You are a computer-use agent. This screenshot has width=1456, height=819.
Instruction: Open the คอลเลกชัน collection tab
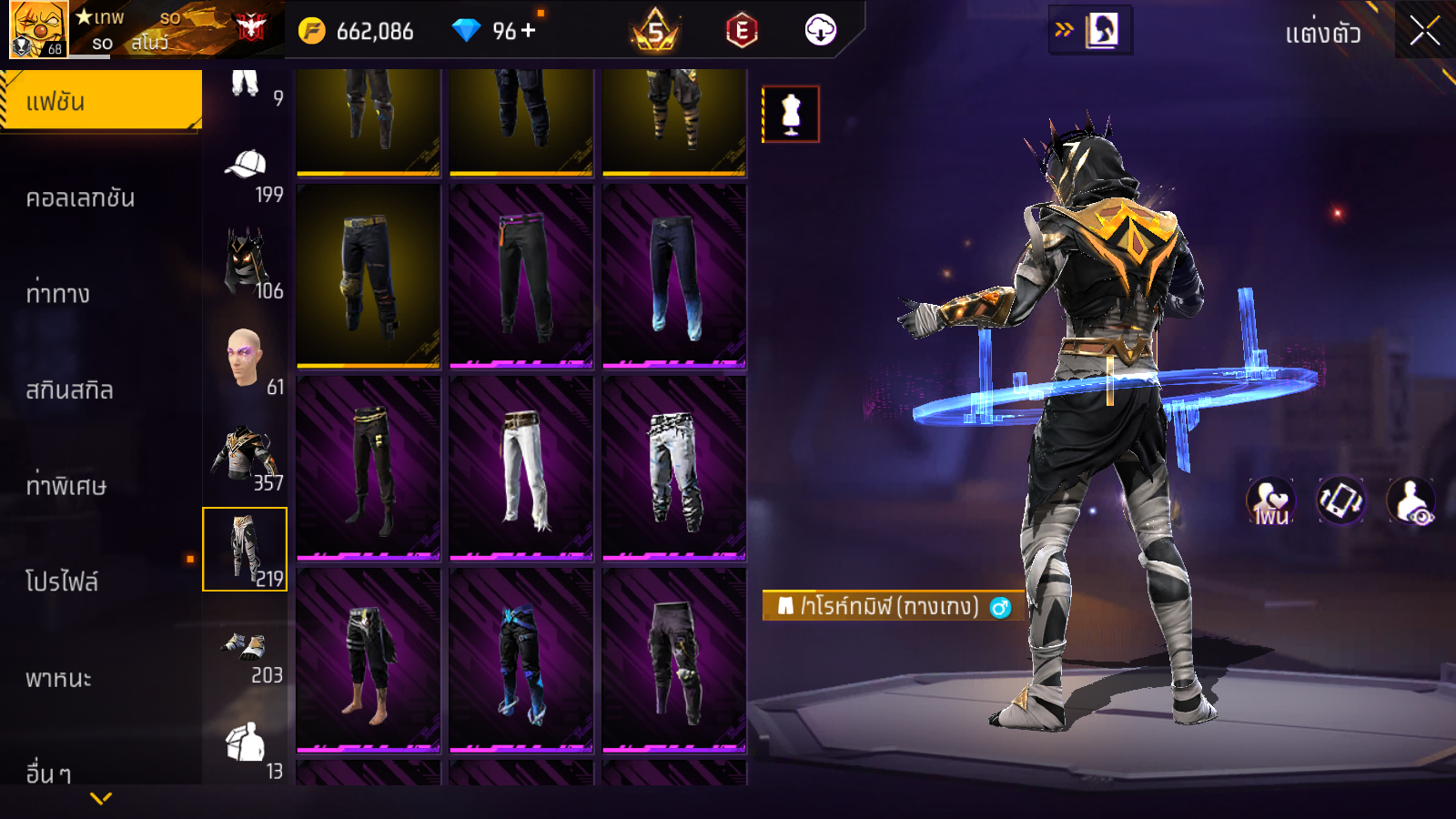pyautogui.click(x=81, y=198)
